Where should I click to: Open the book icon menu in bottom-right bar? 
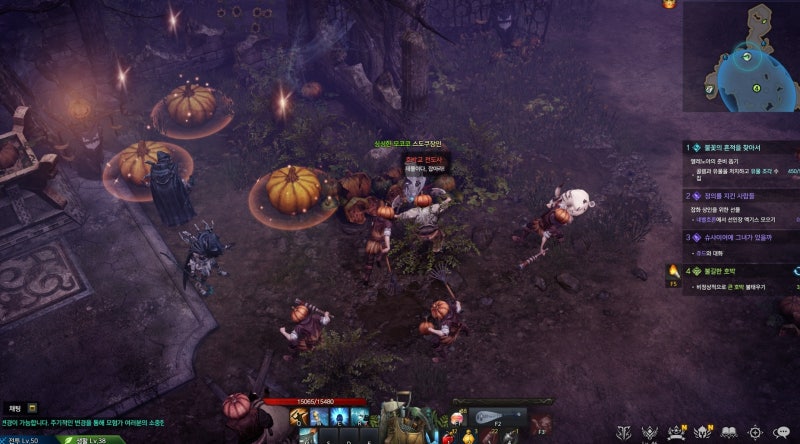730,432
